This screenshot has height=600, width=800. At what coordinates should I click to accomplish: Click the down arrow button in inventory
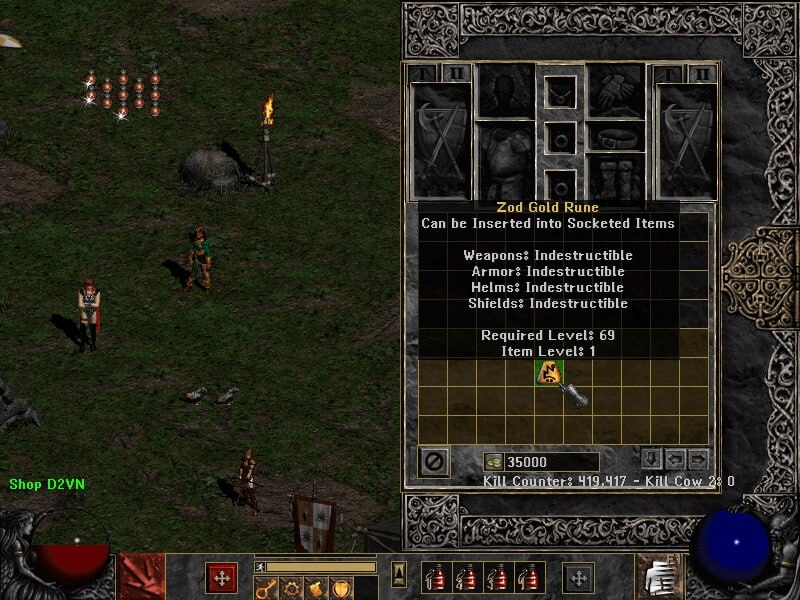point(651,460)
